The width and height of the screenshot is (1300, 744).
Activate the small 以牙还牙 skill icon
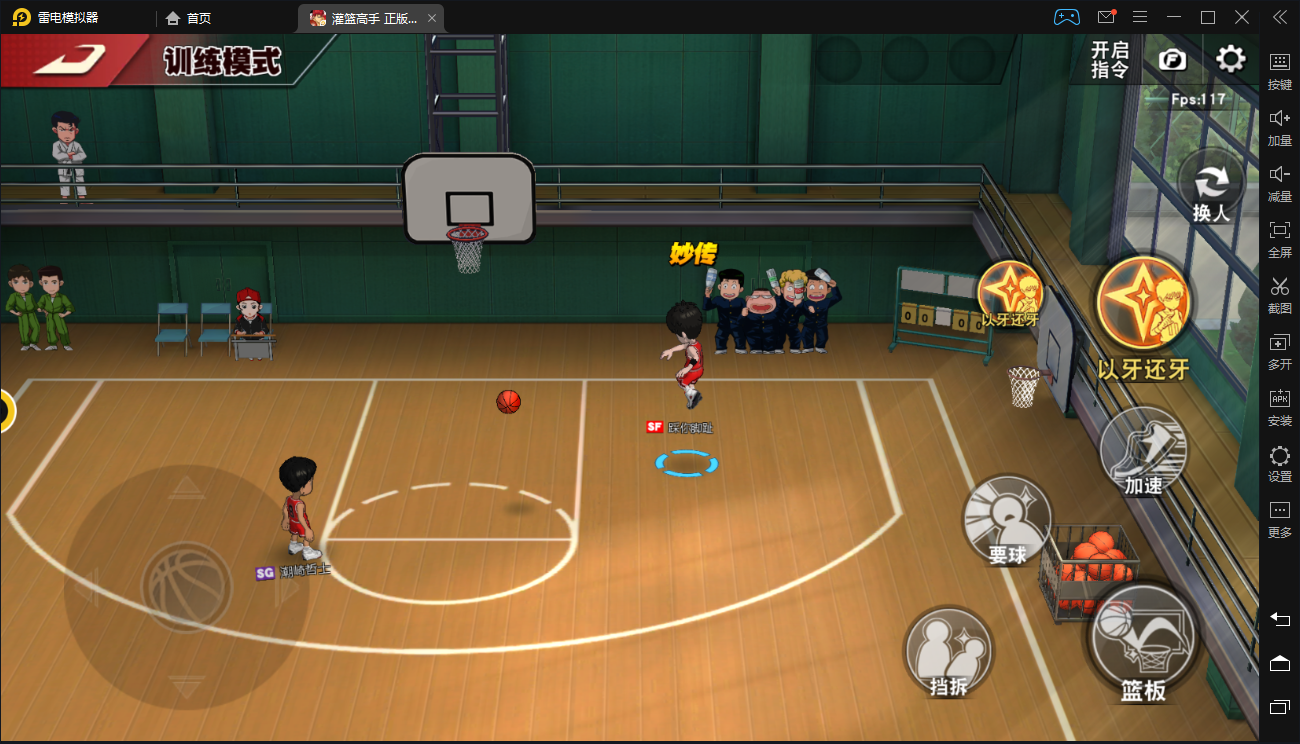point(1010,293)
